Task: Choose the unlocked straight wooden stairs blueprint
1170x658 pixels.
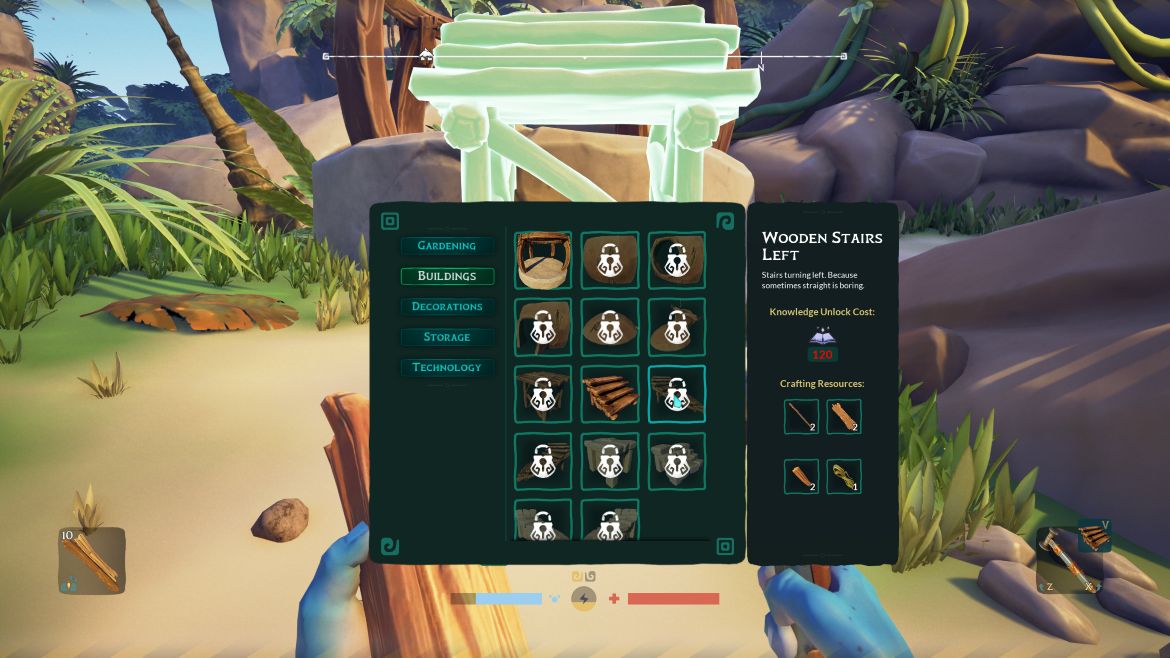Action: (x=610, y=394)
